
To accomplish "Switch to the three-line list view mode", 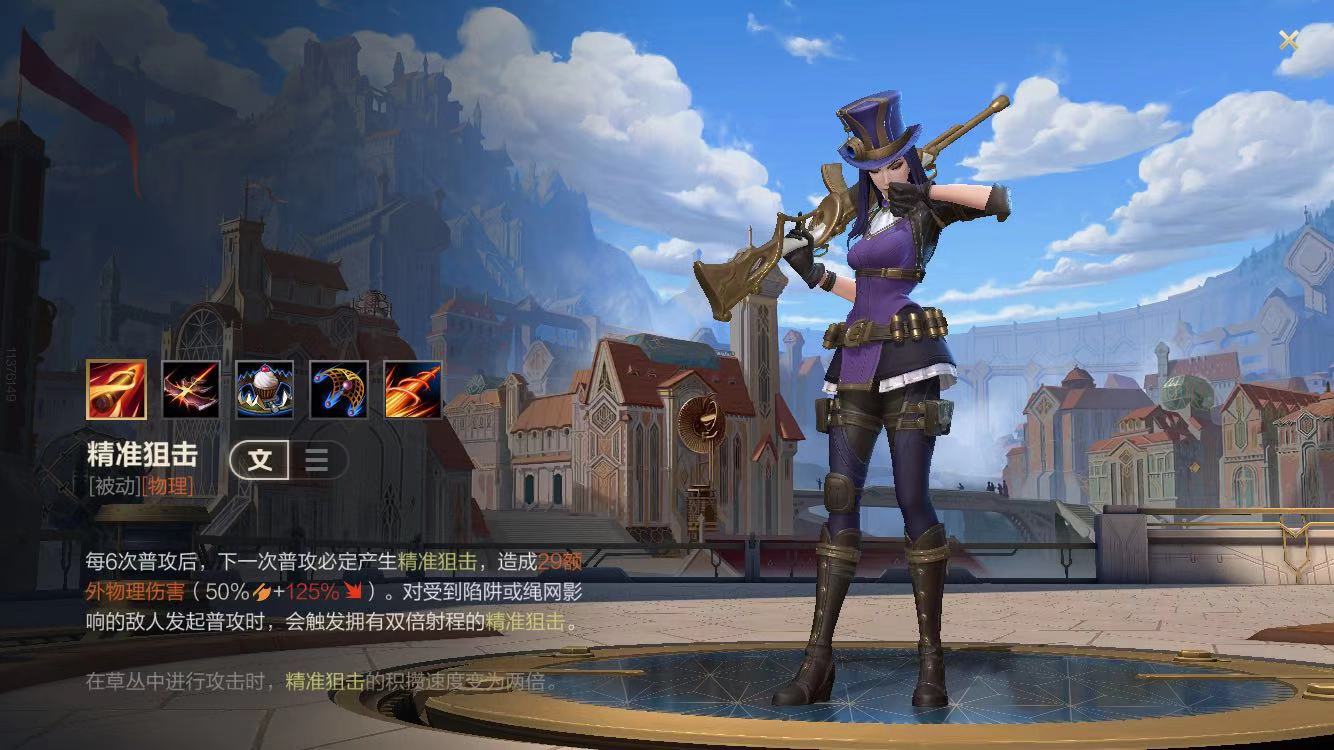I will (317, 460).
